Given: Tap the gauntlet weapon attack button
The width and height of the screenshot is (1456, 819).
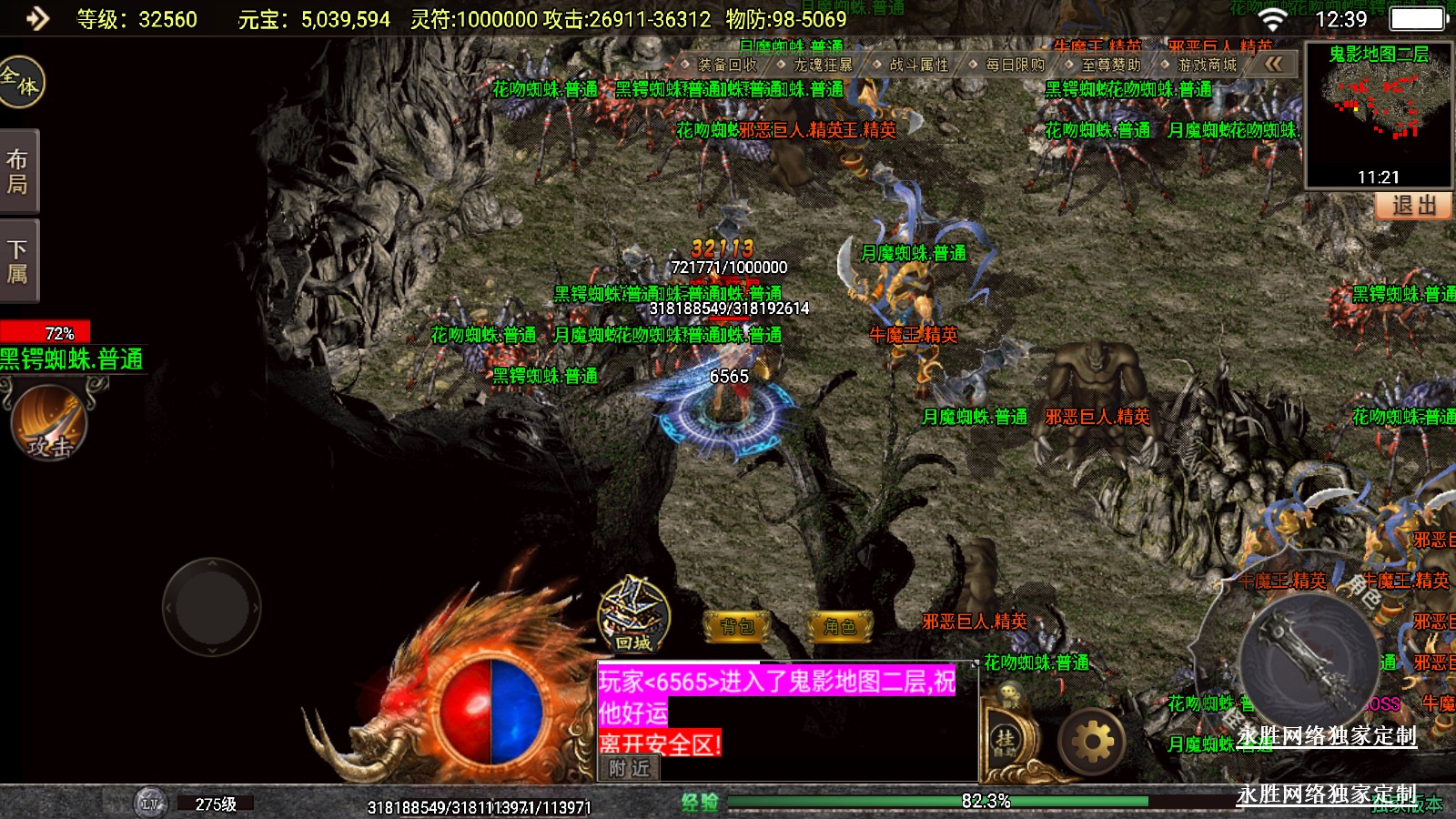Looking at the screenshot, I should 1309,662.
